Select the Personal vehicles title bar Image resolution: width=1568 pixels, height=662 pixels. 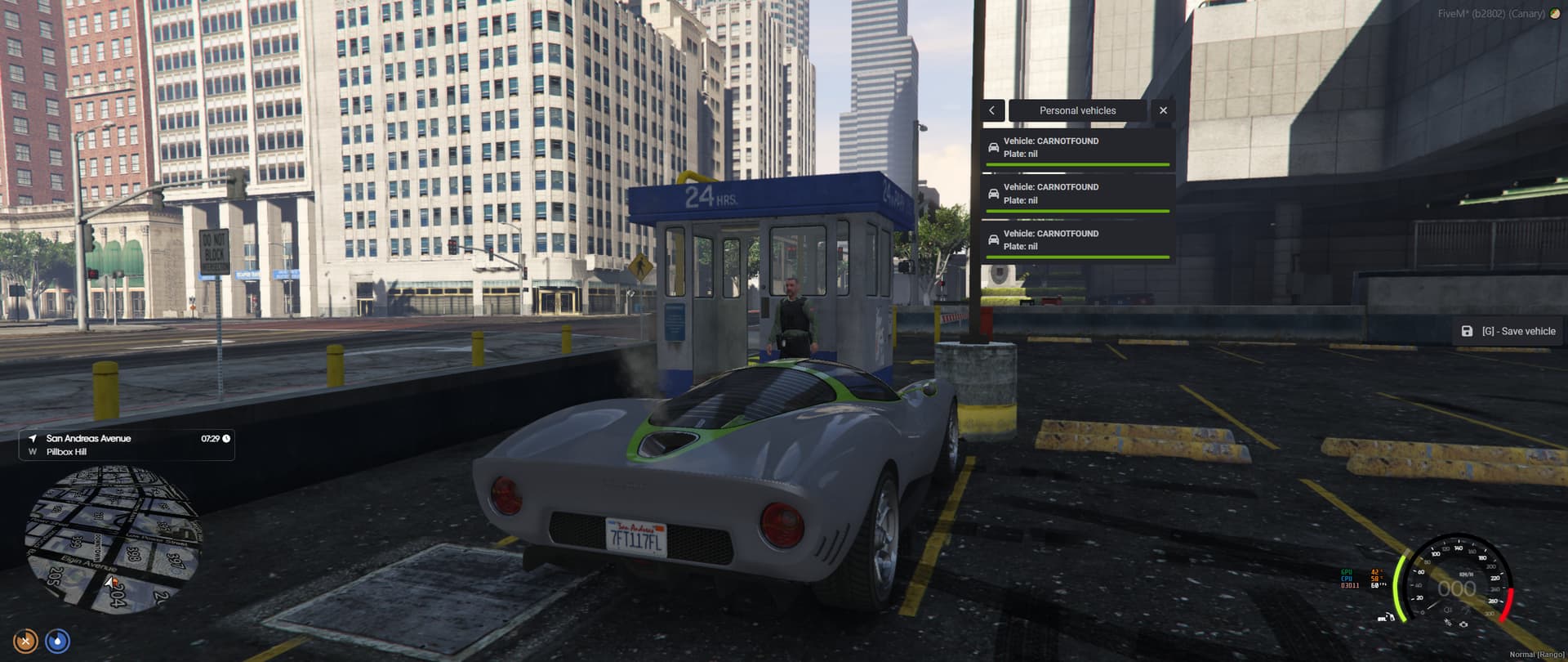1078,110
